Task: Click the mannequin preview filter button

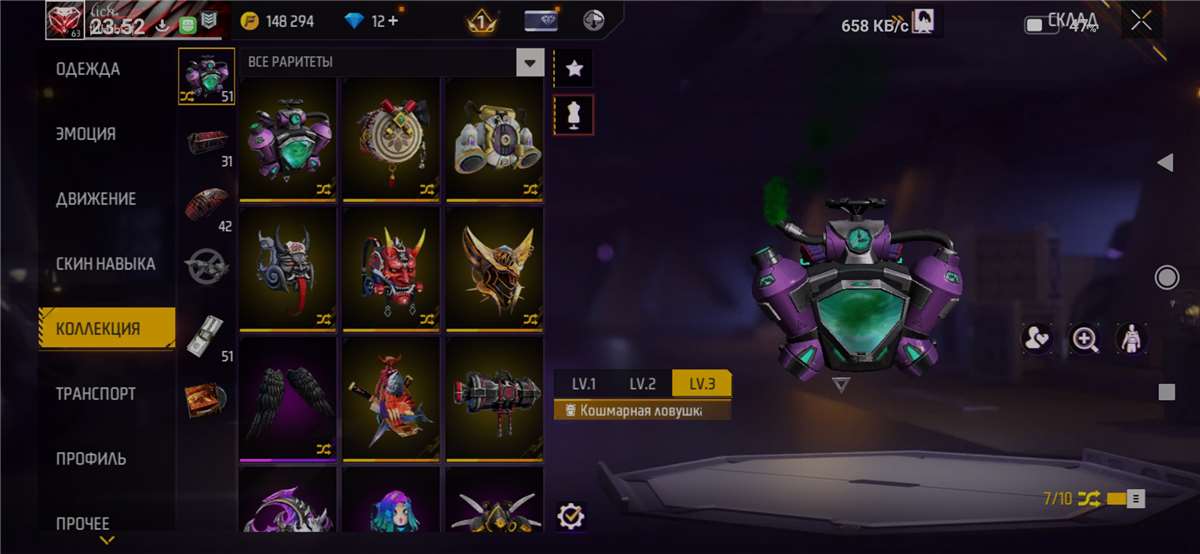Action: coord(574,115)
